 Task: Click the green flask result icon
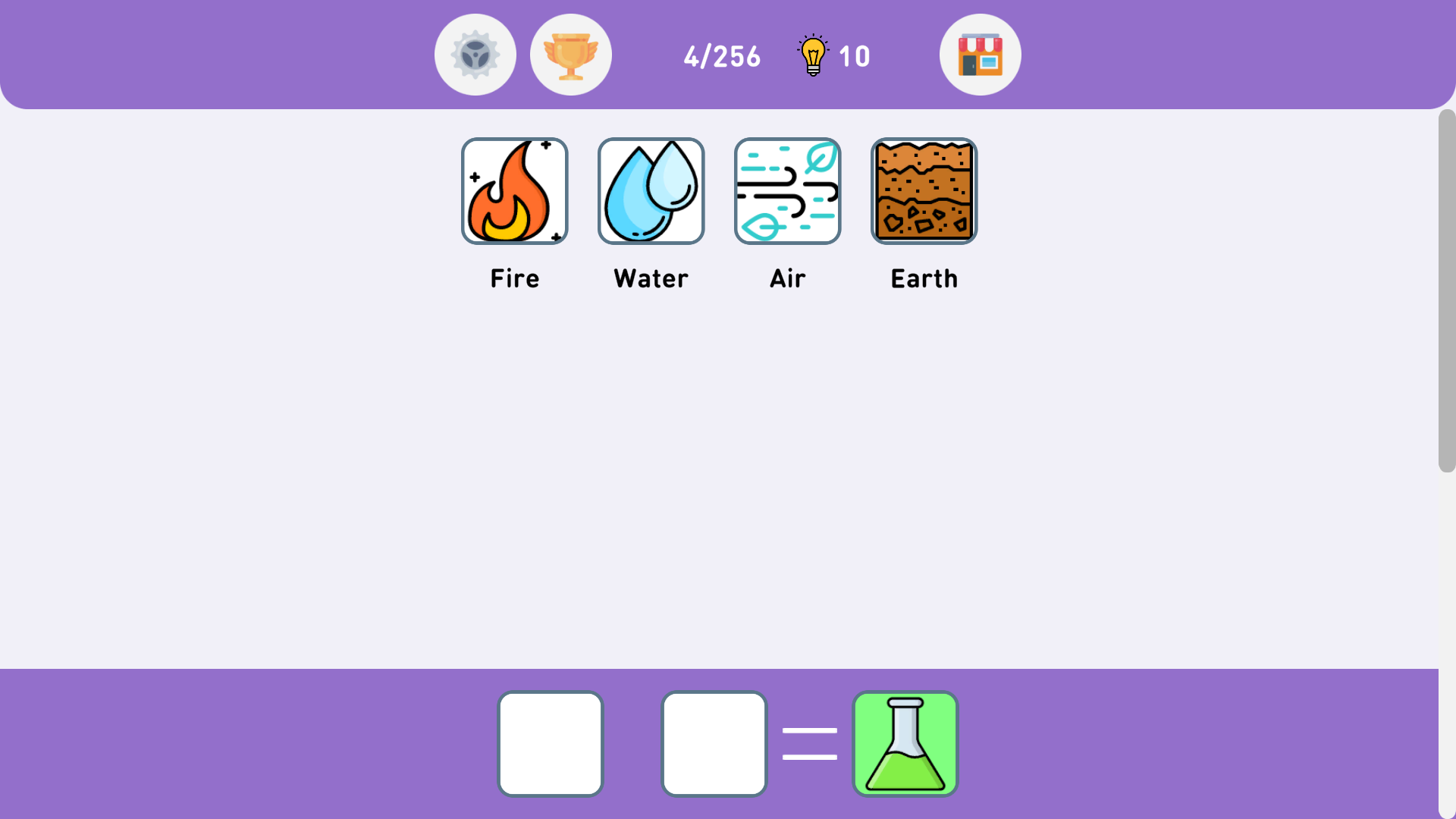click(x=905, y=743)
